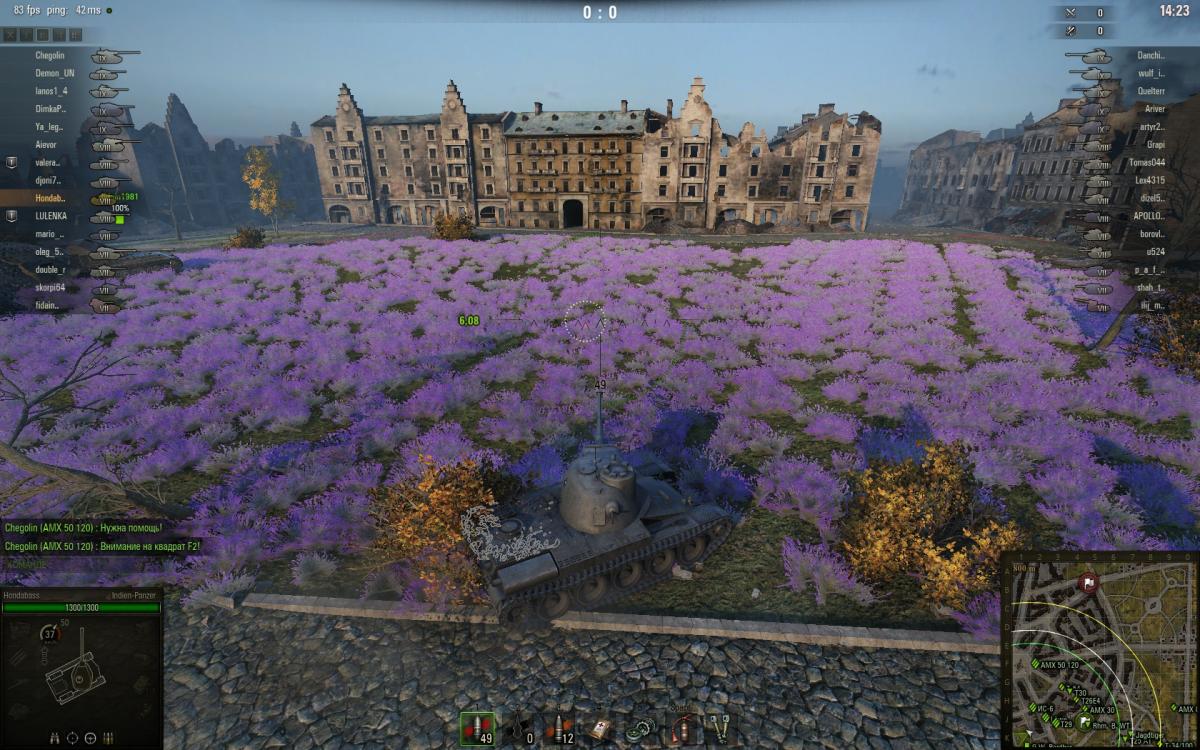Click the first player-panel mode button

click(10, 34)
